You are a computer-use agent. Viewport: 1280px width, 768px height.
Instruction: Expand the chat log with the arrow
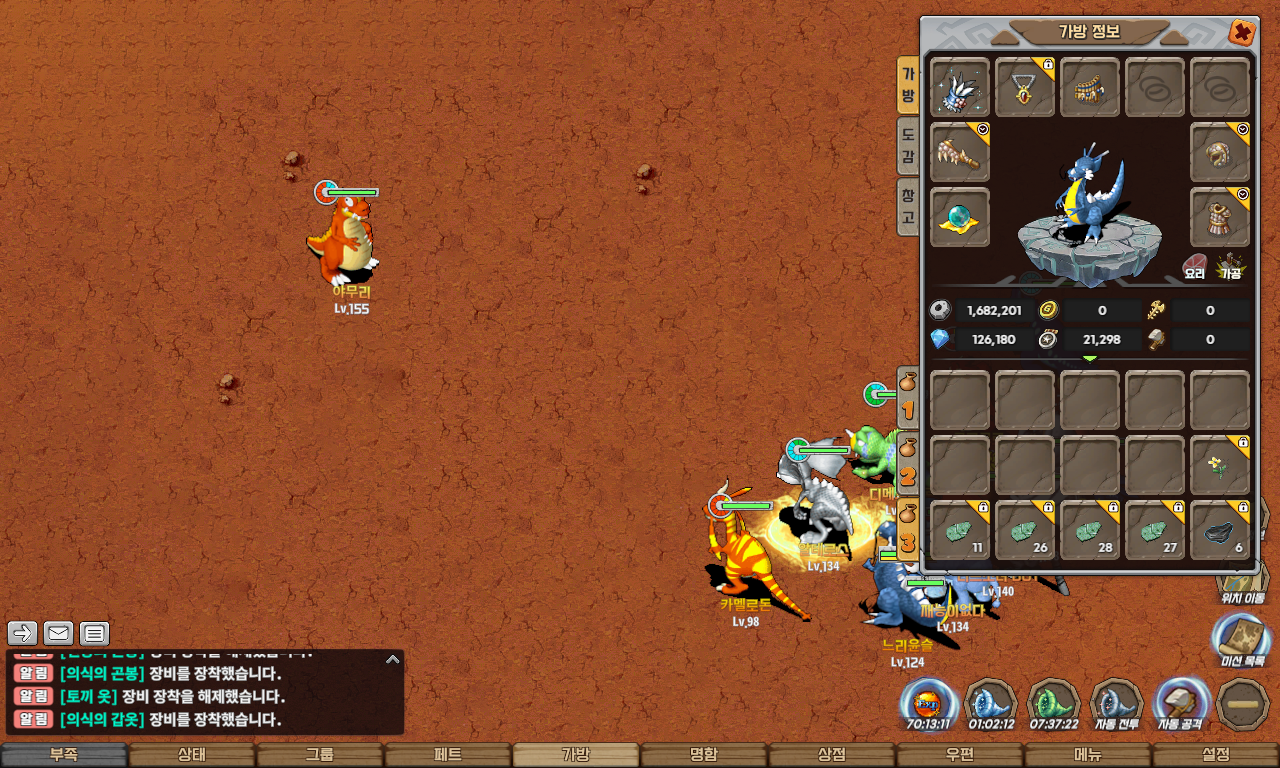(393, 660)
